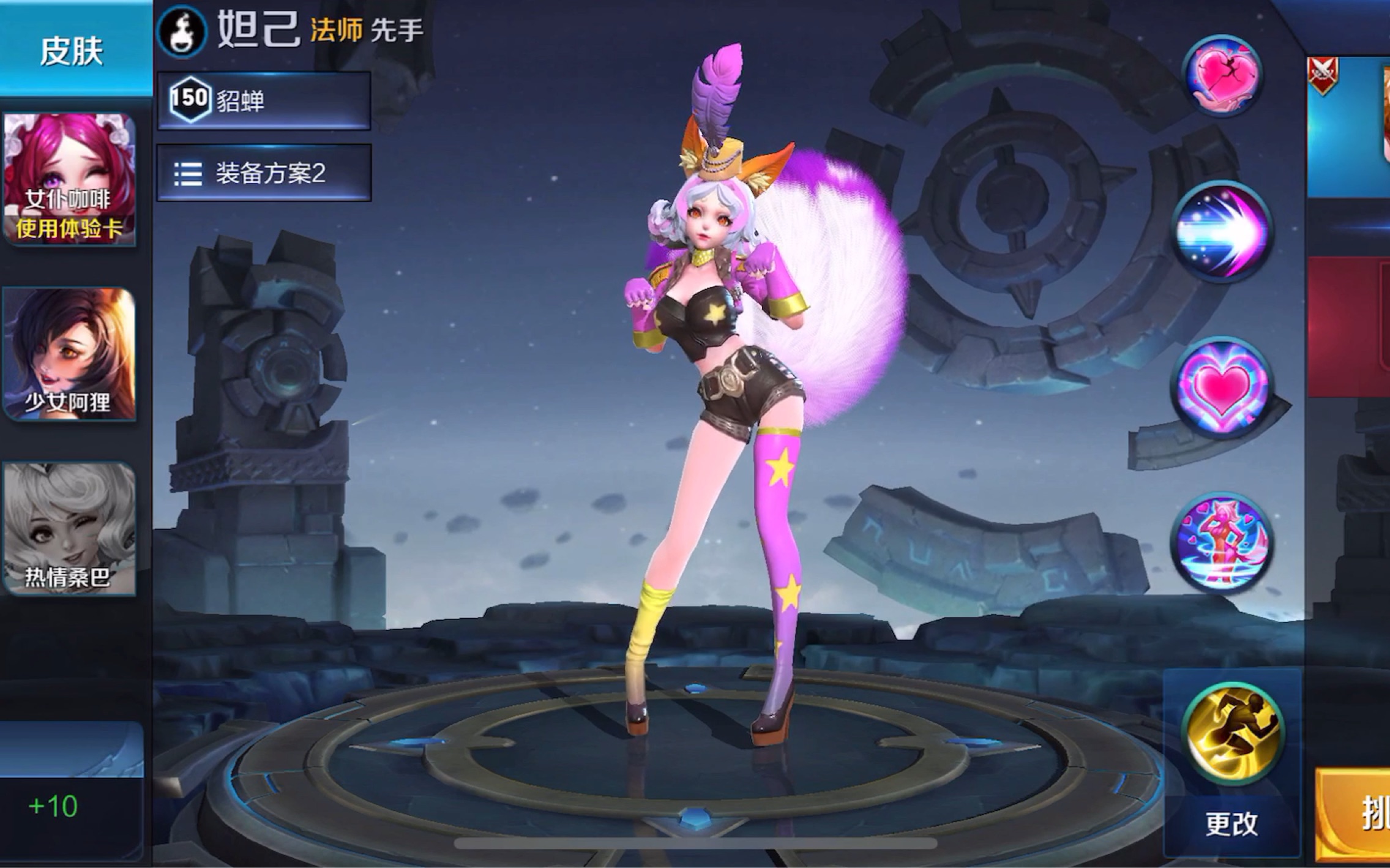The height and width of the screenshot is (868, 1390).
Task: View the broken heart passive skill
Action: [x=1222, y=75]
